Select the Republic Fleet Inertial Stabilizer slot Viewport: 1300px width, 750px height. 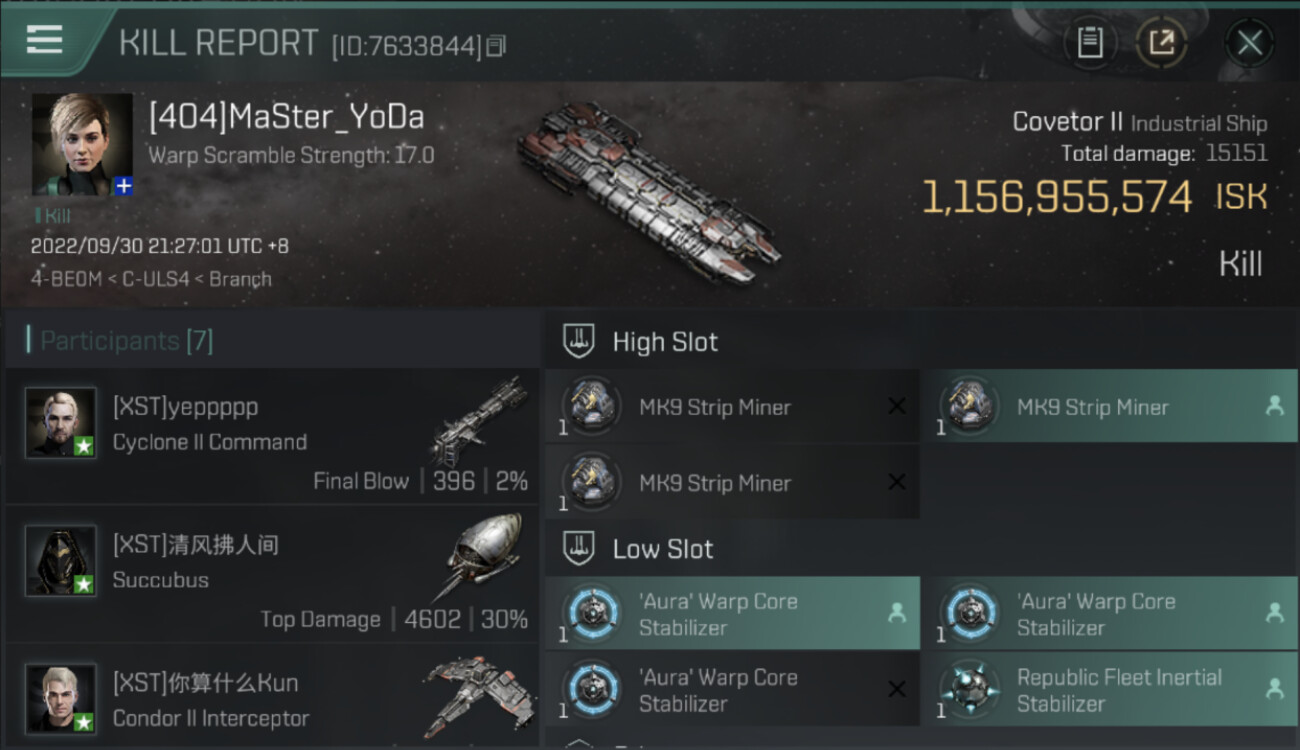(1109, 690)
